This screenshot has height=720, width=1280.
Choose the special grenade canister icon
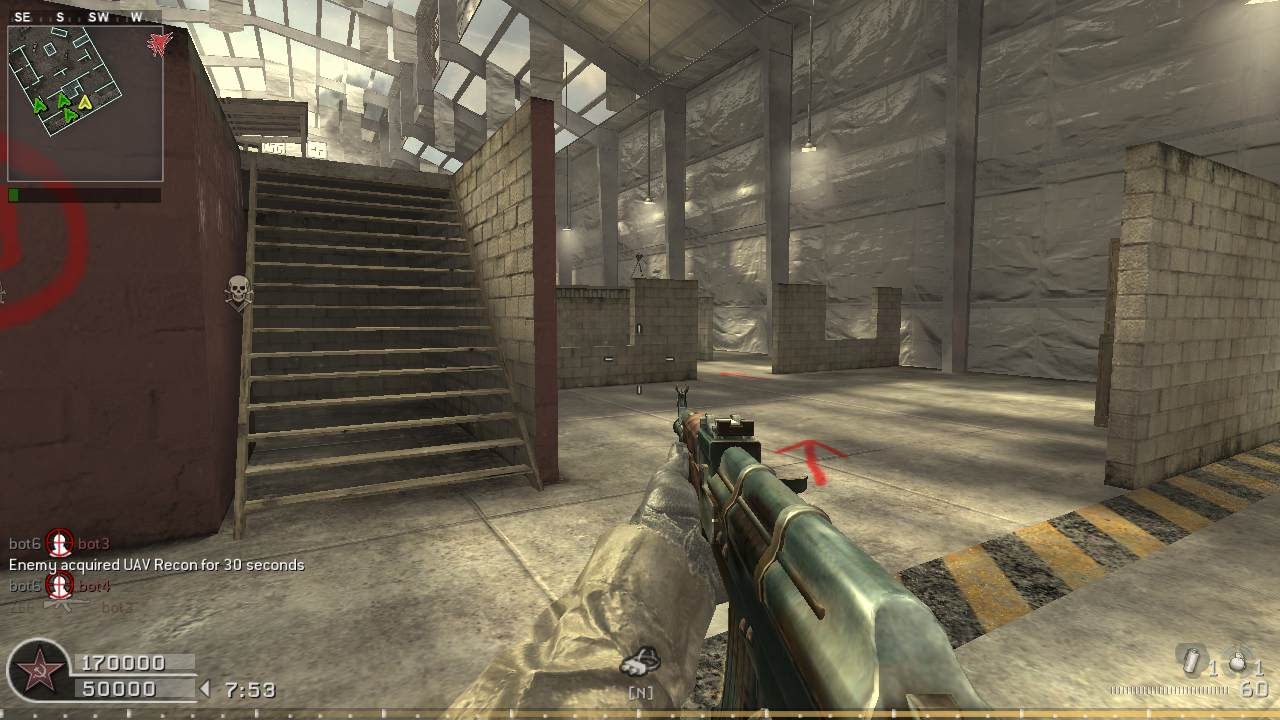click(x=1190, y=661)
